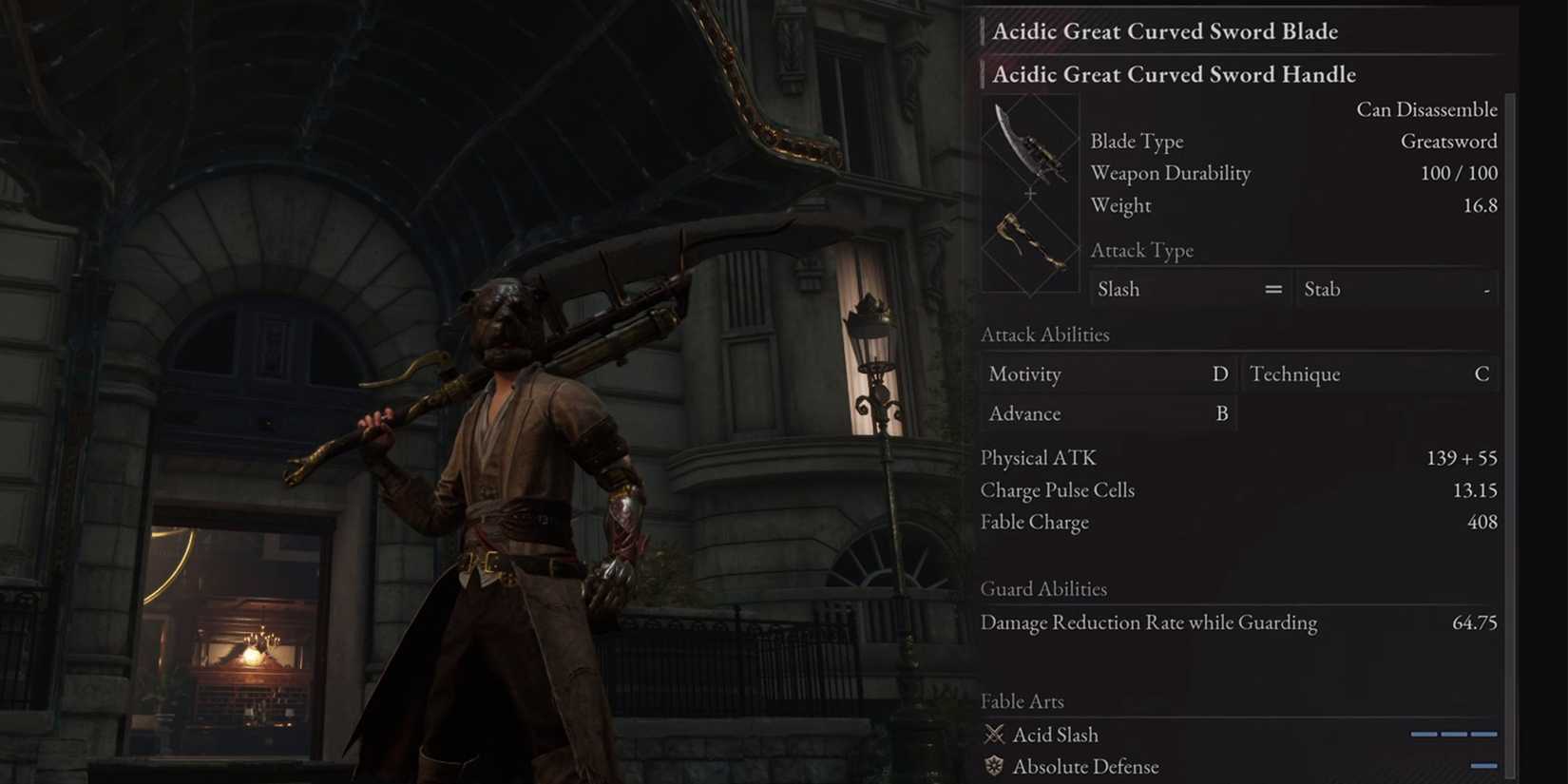
Task: Click the dash symbol beside Stab
Action: coord(1487,289)
